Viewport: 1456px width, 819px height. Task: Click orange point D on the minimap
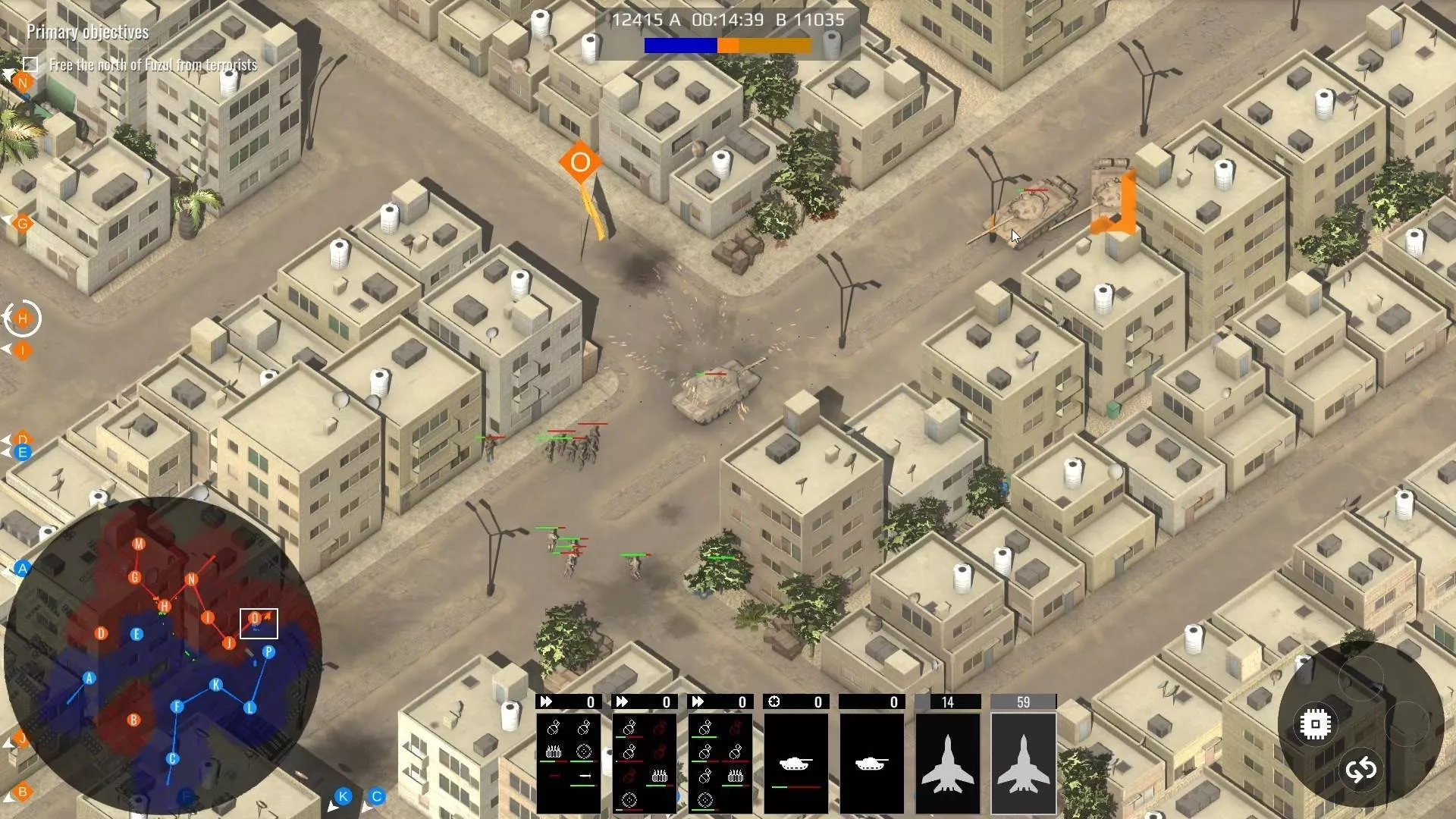pyautogui.click(x=102, y=633)
